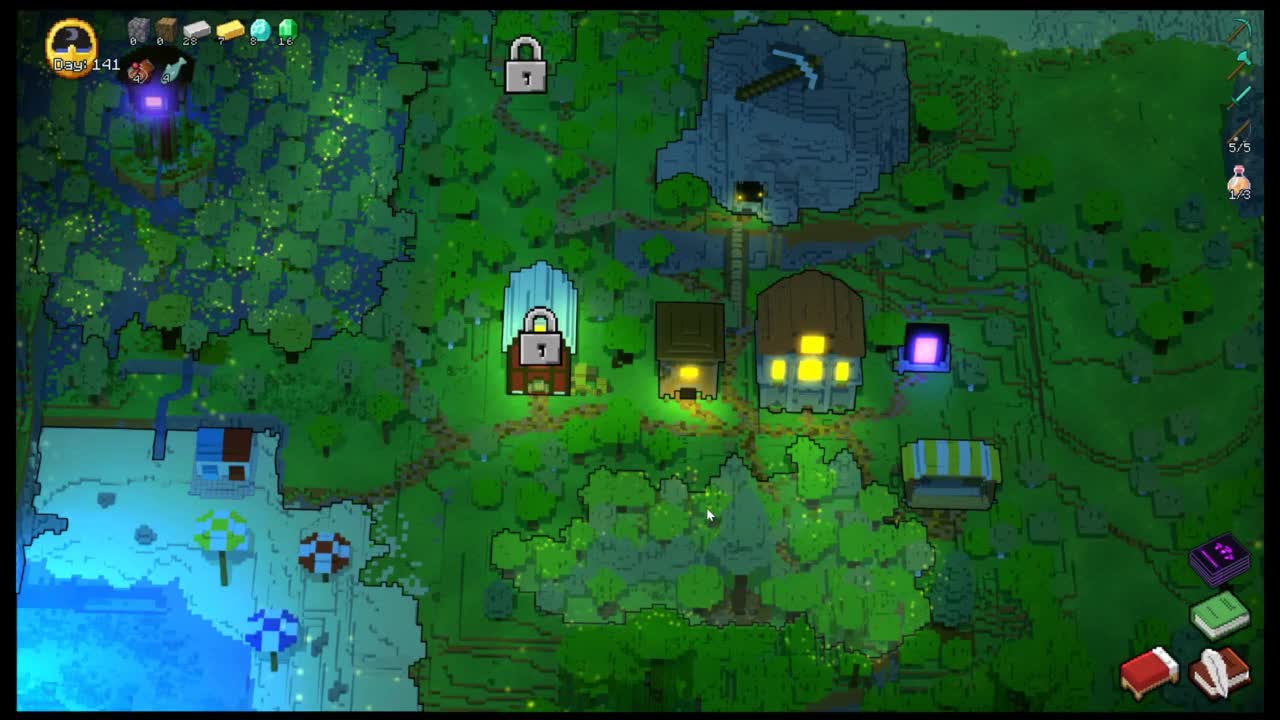The height and width of the screenshot is (720, 1280).
Task: Visit the large house with lit windows
Action: [810, 345]
